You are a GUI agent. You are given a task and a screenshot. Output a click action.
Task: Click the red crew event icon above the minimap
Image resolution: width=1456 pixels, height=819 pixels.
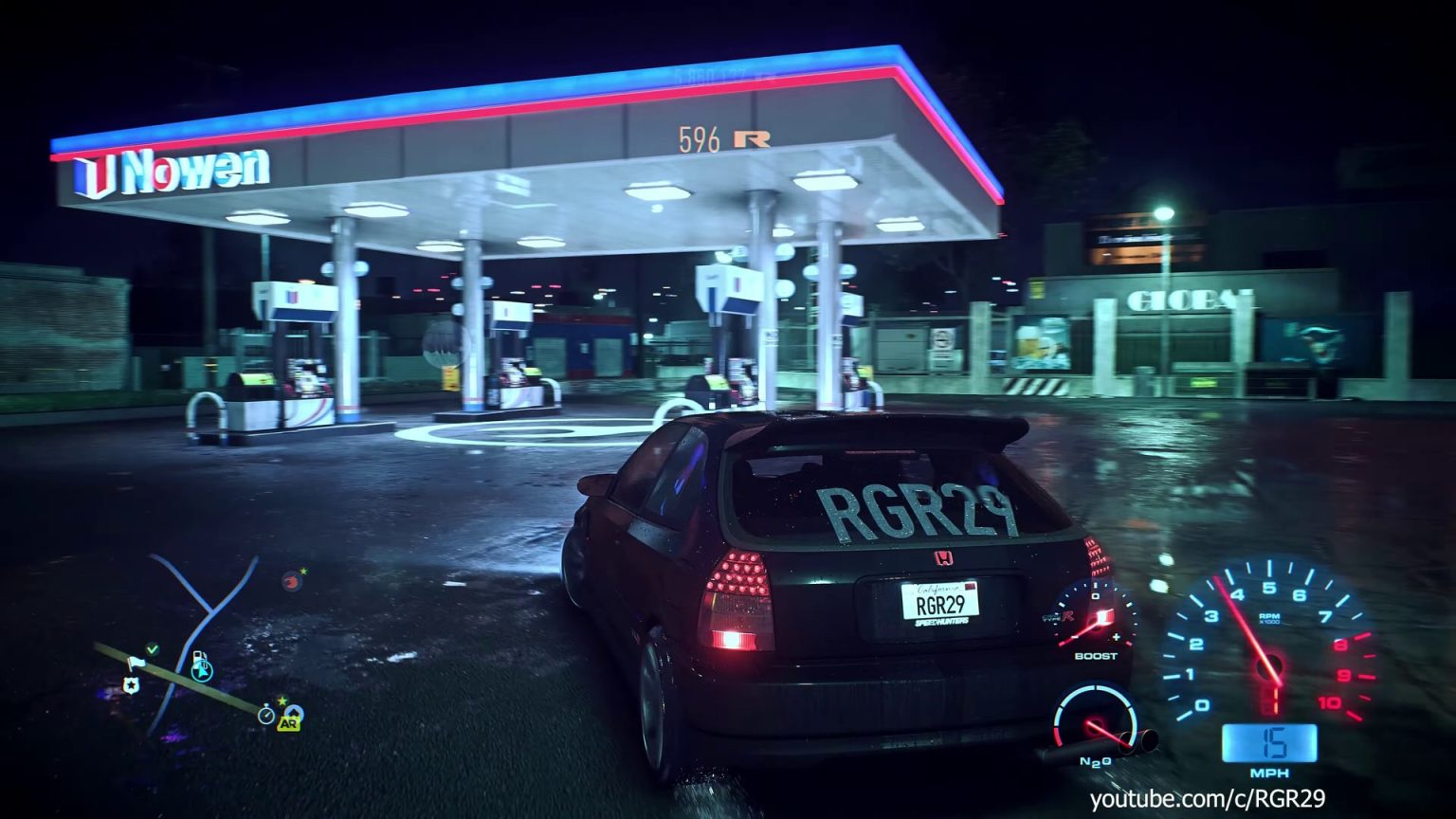[292, 581]
